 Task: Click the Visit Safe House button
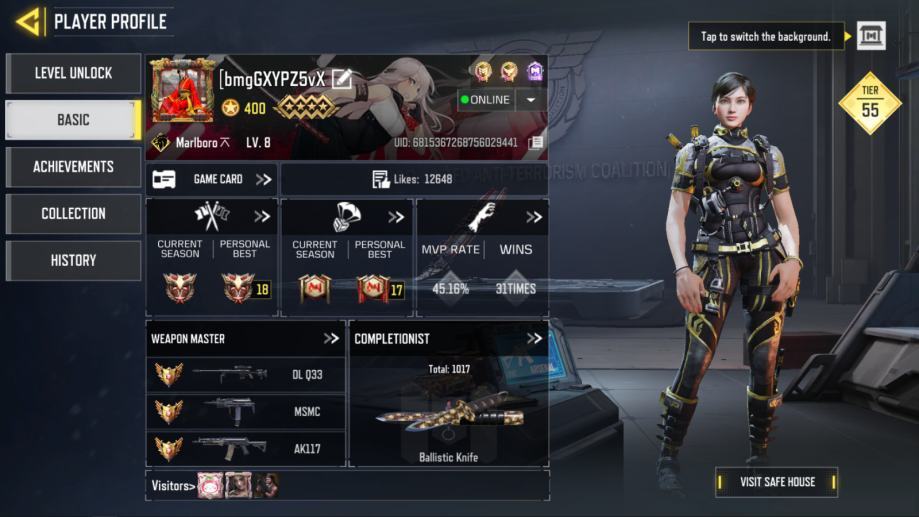pos(776,482)
